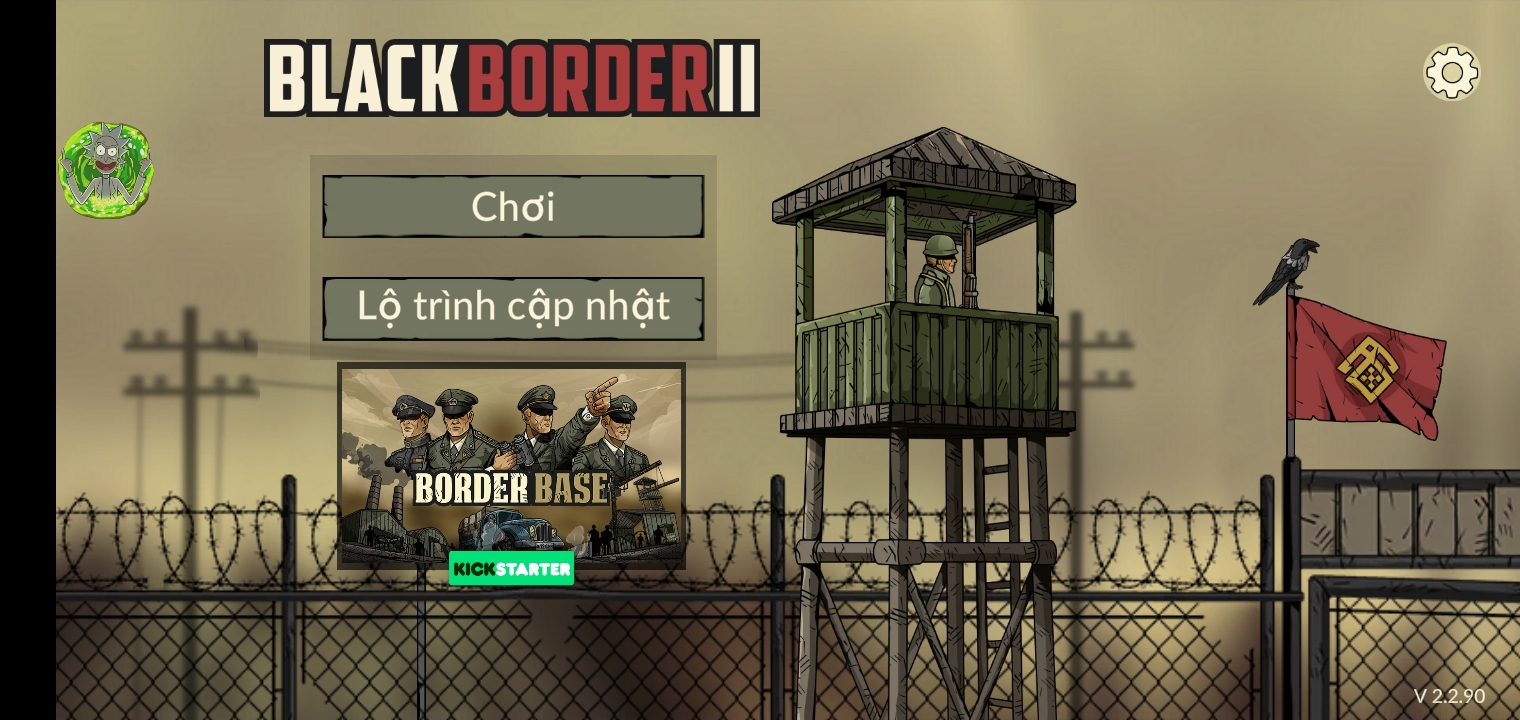Image resolution: width=1520 pixels, height=720 pixels.
Task: Follow the Kickstarter link badge
Action: pyautogui.click(x=511, y=569)
